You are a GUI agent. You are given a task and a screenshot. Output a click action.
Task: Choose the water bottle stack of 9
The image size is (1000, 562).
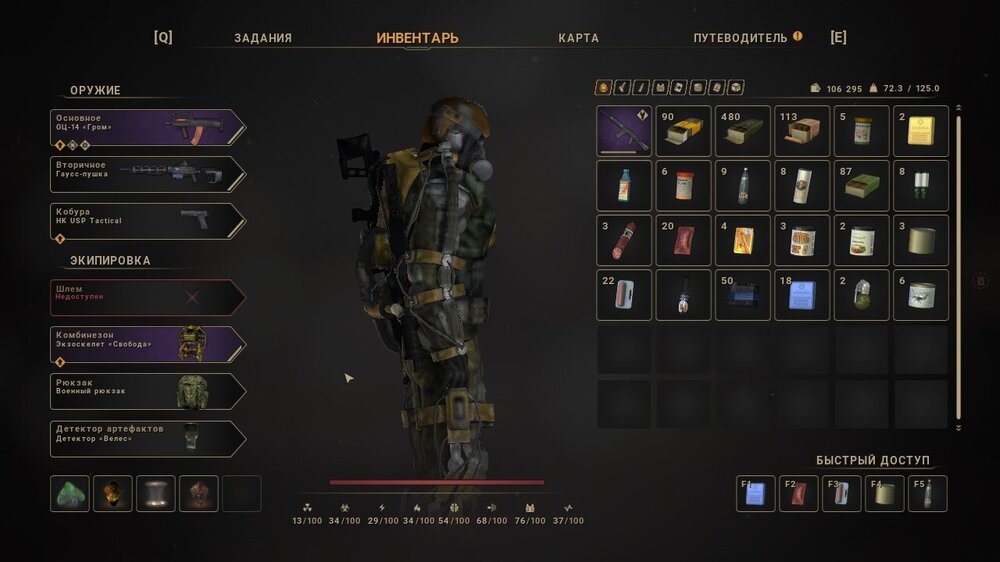click(x=743, y=186)
